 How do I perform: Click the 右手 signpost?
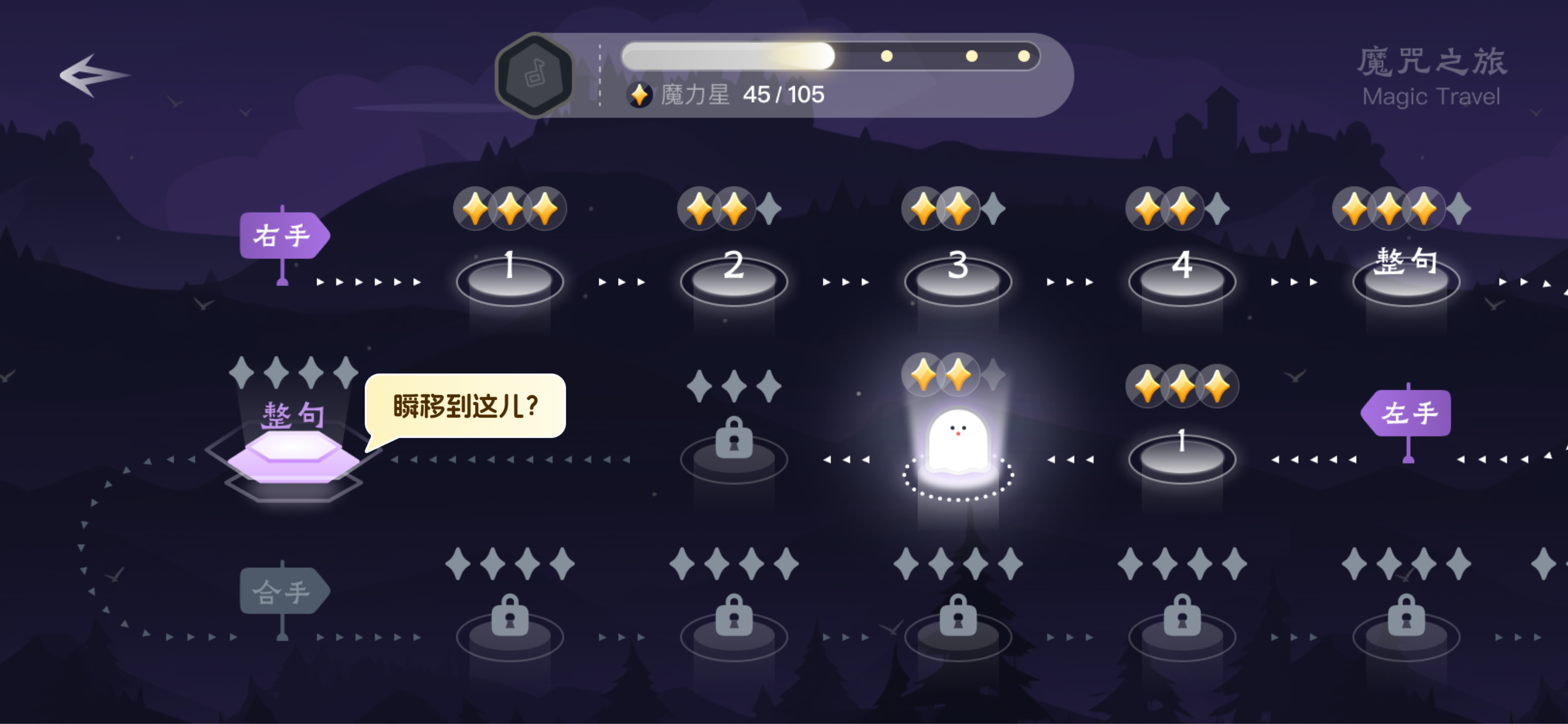tap(283, 236)
